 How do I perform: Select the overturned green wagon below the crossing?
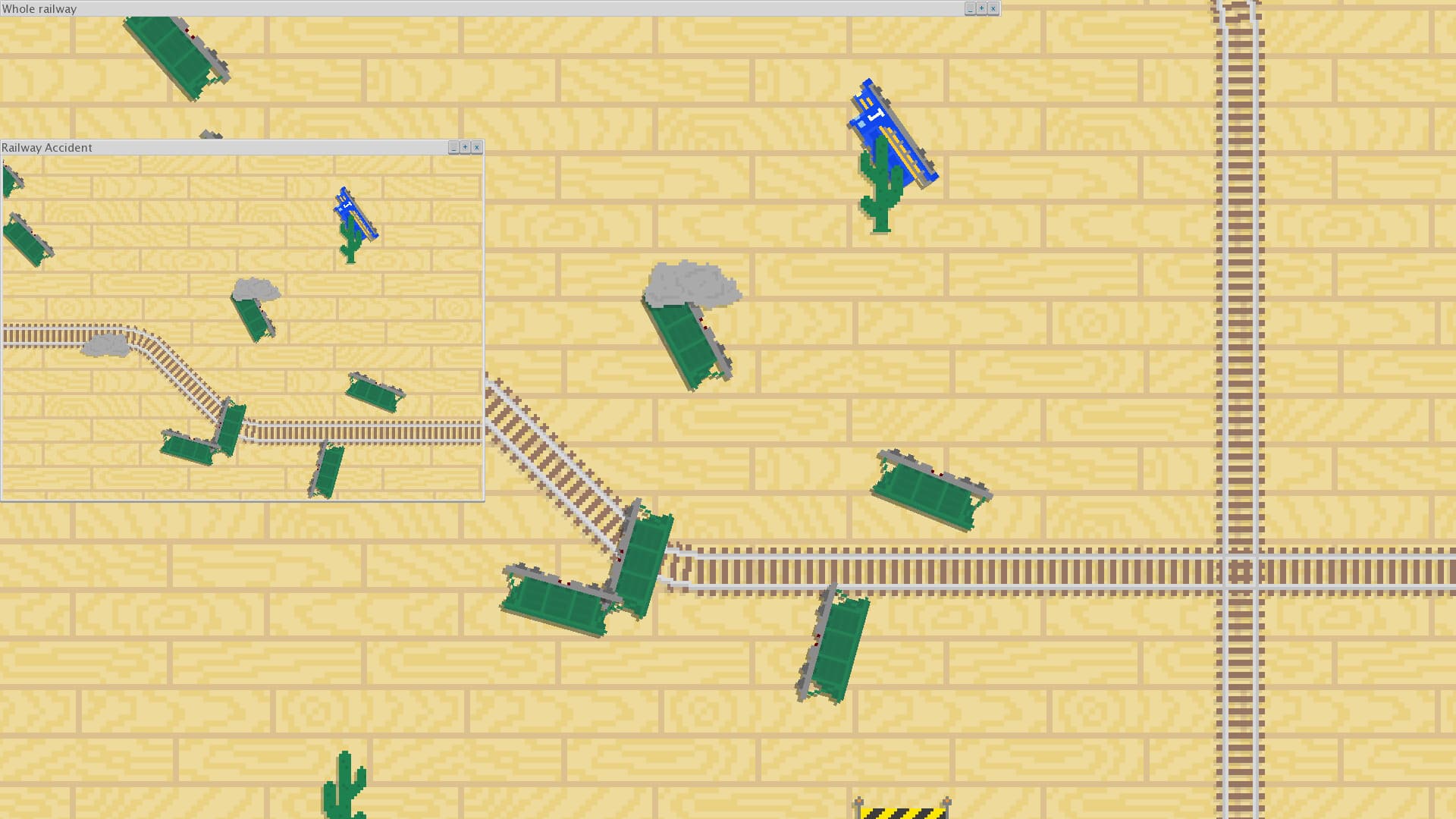[834, 648]
